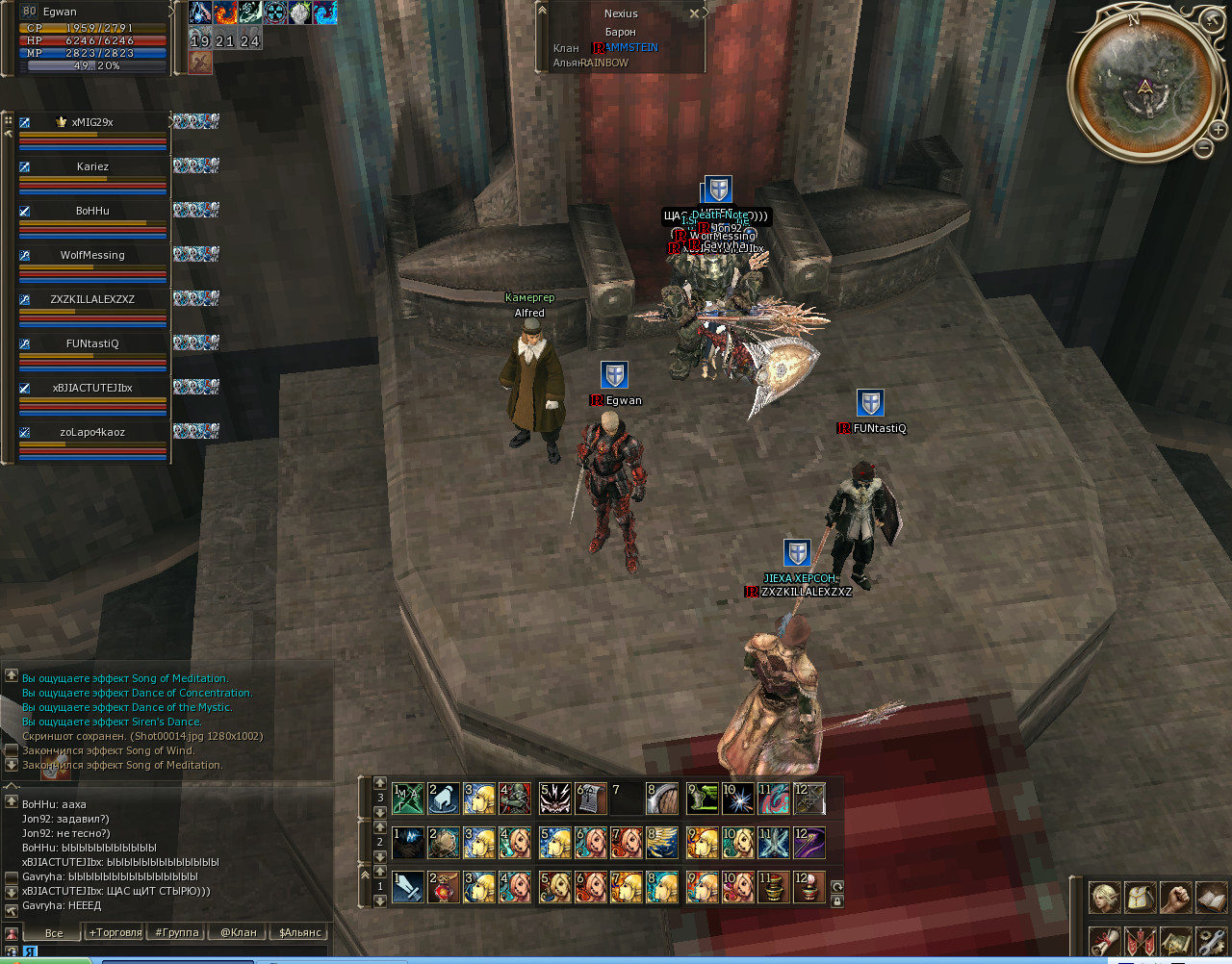Select the $Альянс chat tab

pos(300,932)
